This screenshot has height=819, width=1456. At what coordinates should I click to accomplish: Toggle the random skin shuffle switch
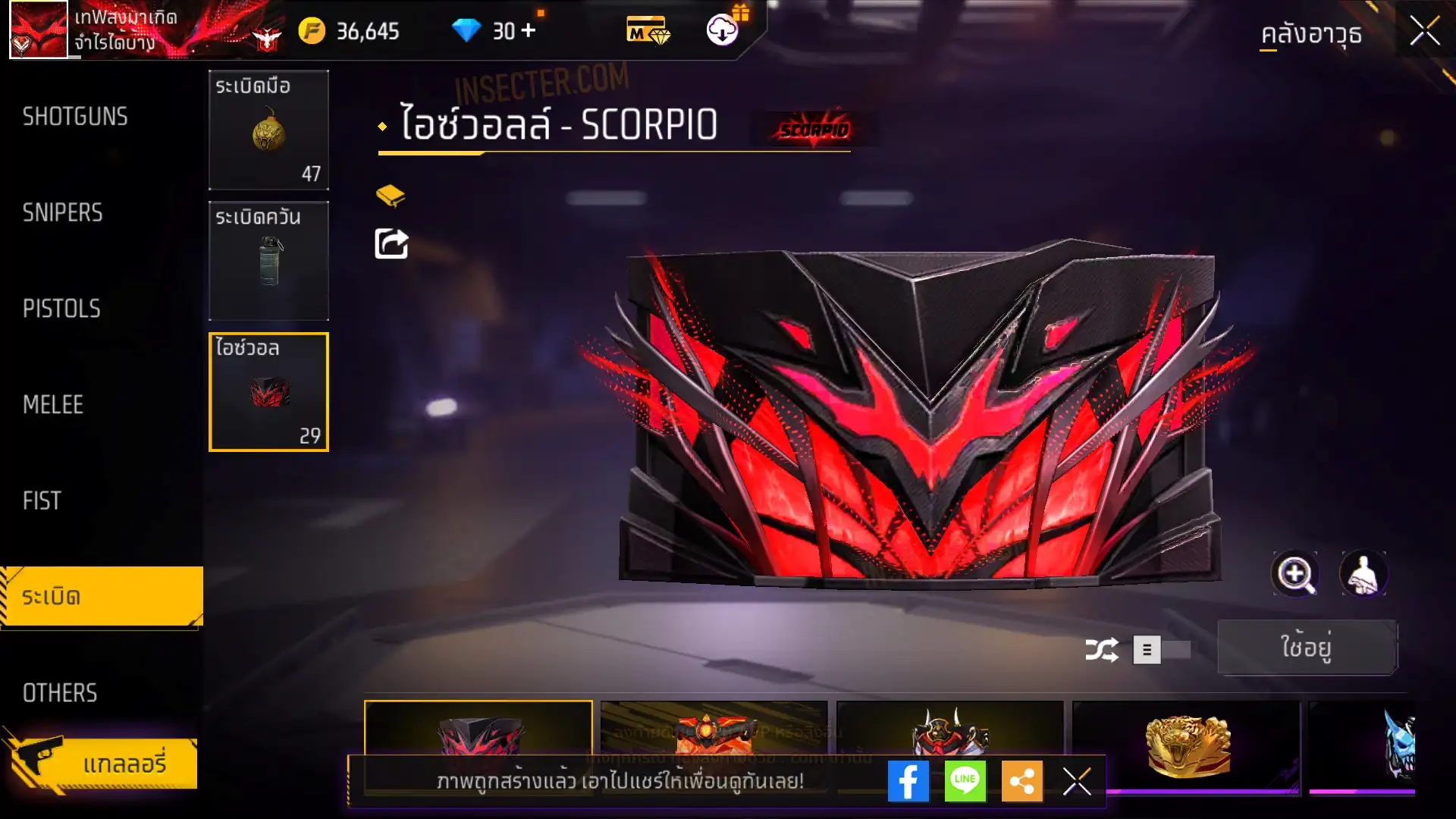[1161, 650]
